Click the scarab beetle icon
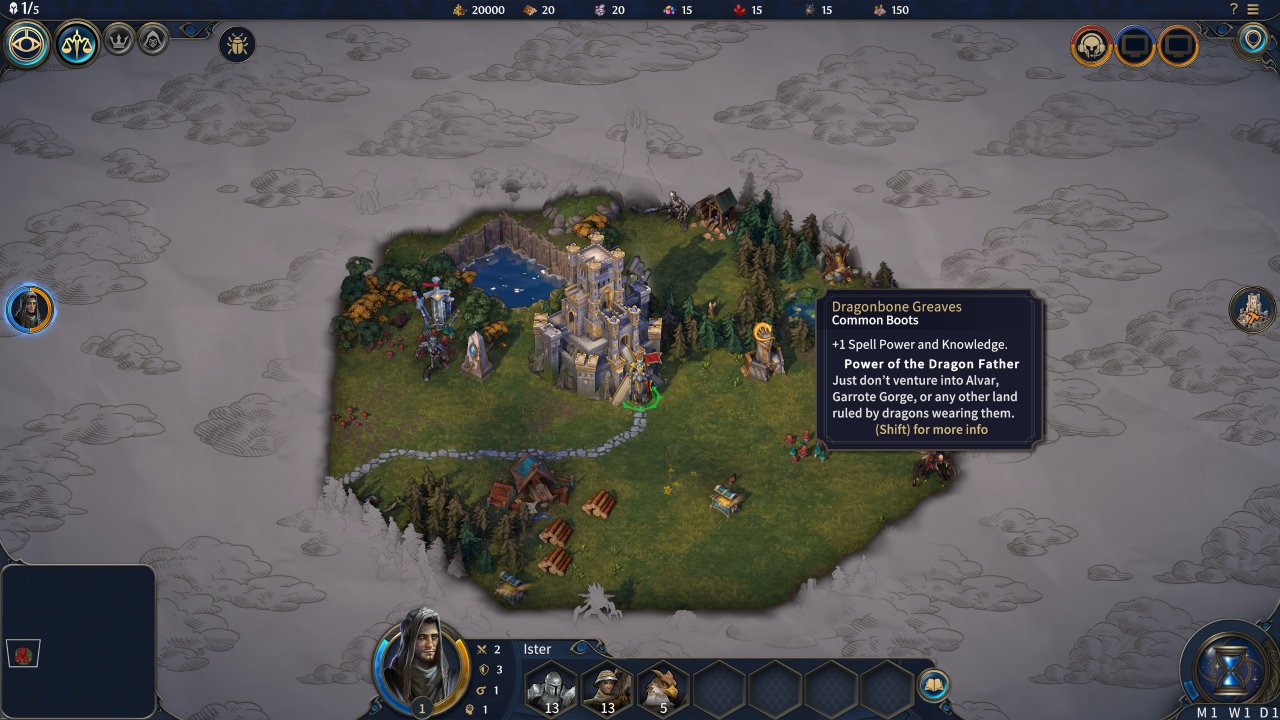This screenshot has width=1280, height=720. click(237, 44)
